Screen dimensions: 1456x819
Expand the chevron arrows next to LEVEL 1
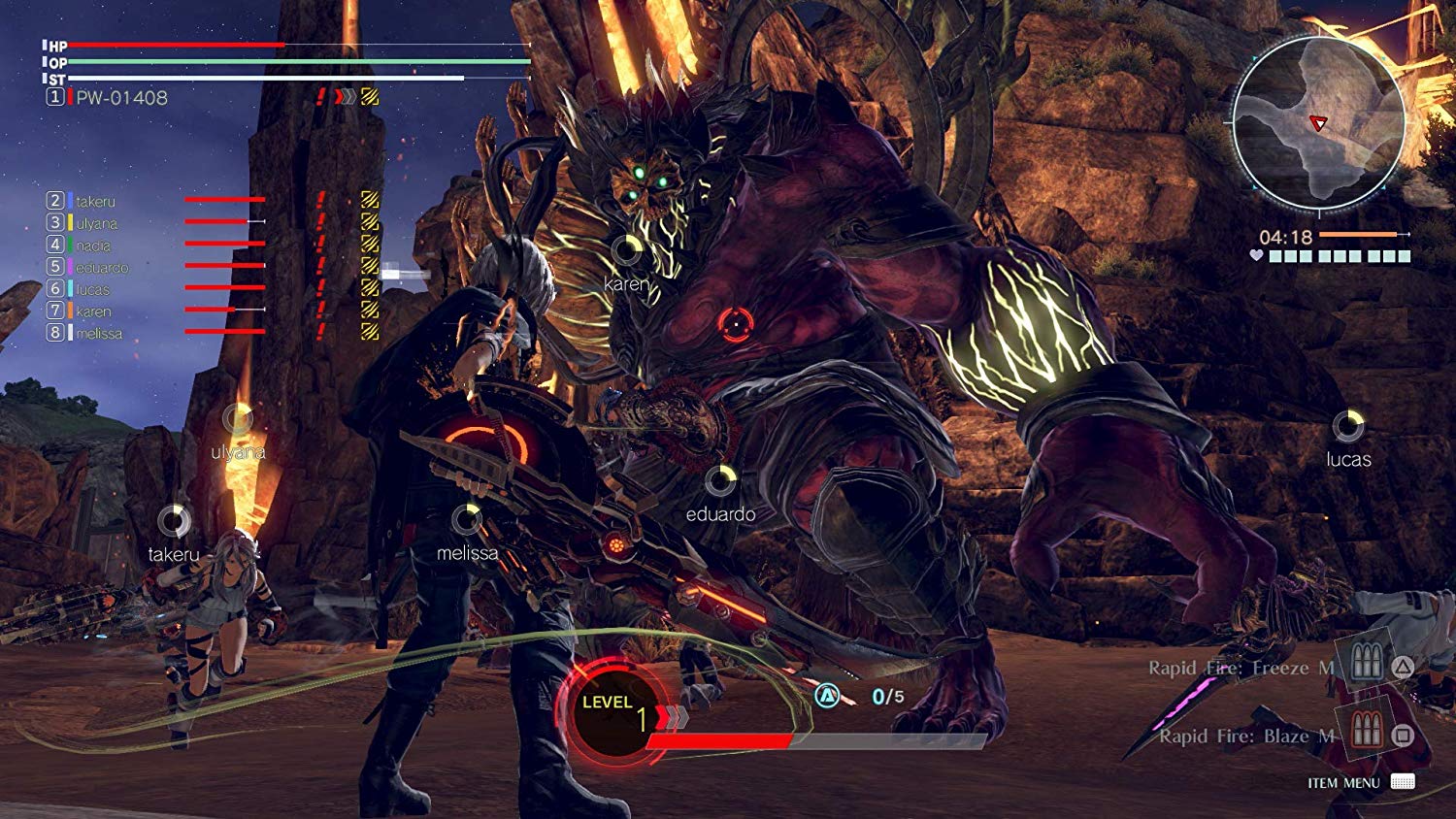pyautogui.click(x=674, y=718)
